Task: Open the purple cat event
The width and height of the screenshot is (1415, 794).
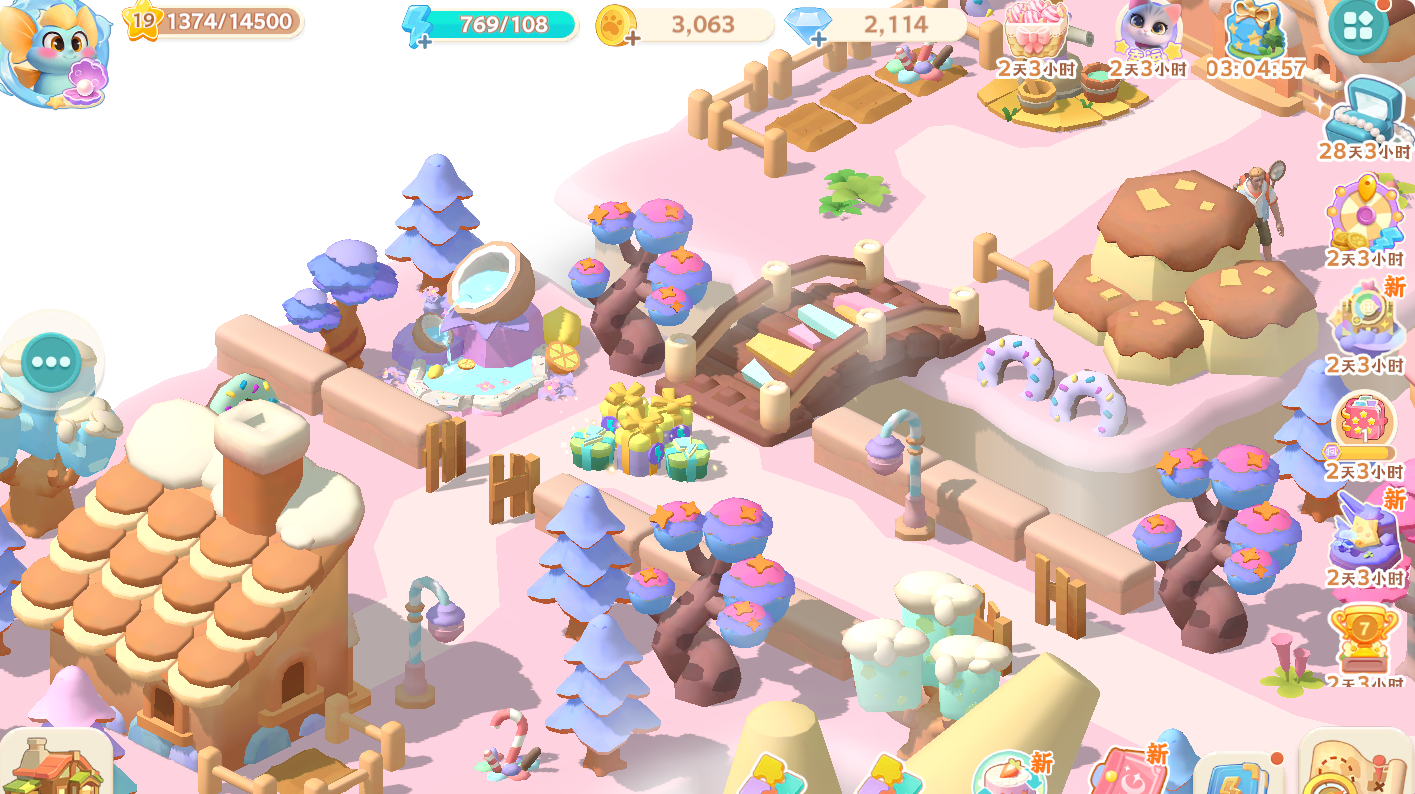Action: [1147, 32]
